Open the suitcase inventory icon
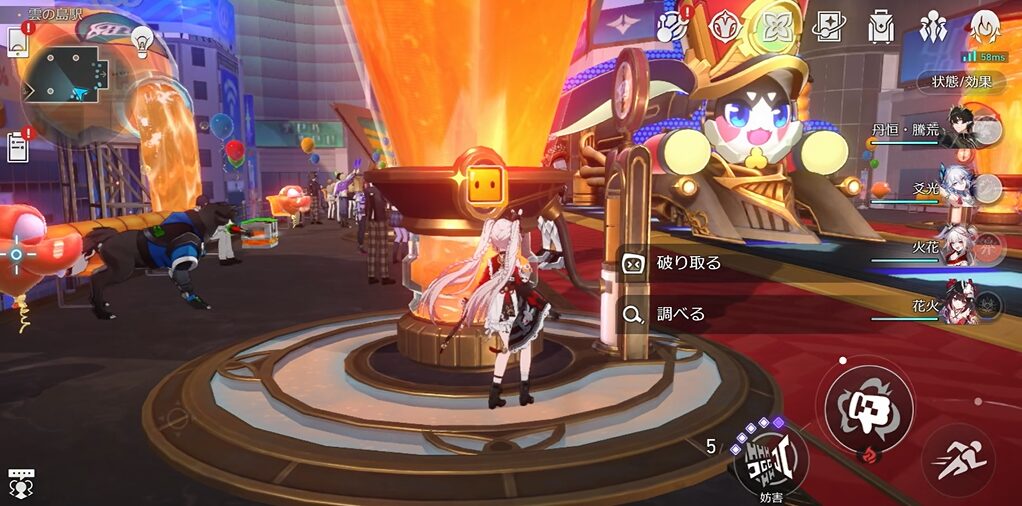The image size is (1022, 506). point(881,27)
